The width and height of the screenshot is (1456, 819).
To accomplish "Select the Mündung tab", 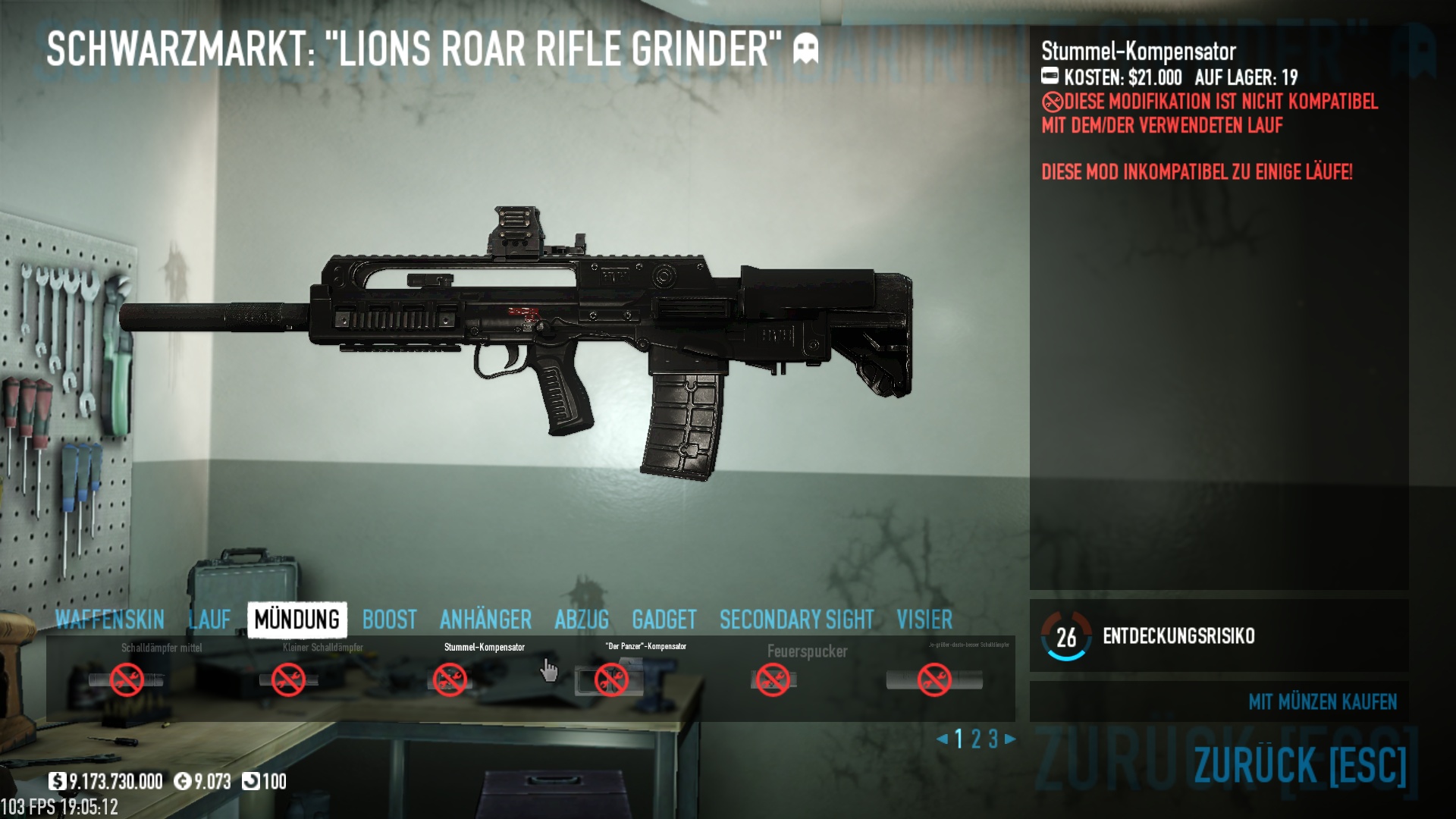I will pyautogui.click(x=297, y=620).
